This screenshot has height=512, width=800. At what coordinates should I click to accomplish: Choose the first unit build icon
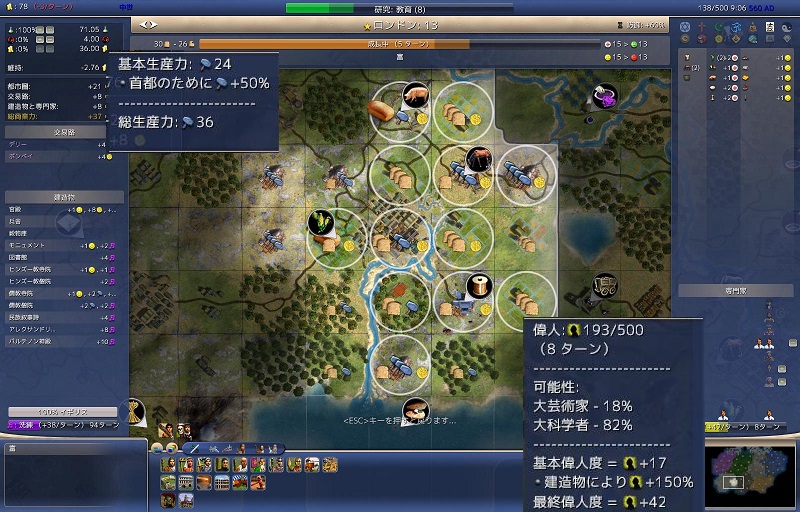click(169, 465)
